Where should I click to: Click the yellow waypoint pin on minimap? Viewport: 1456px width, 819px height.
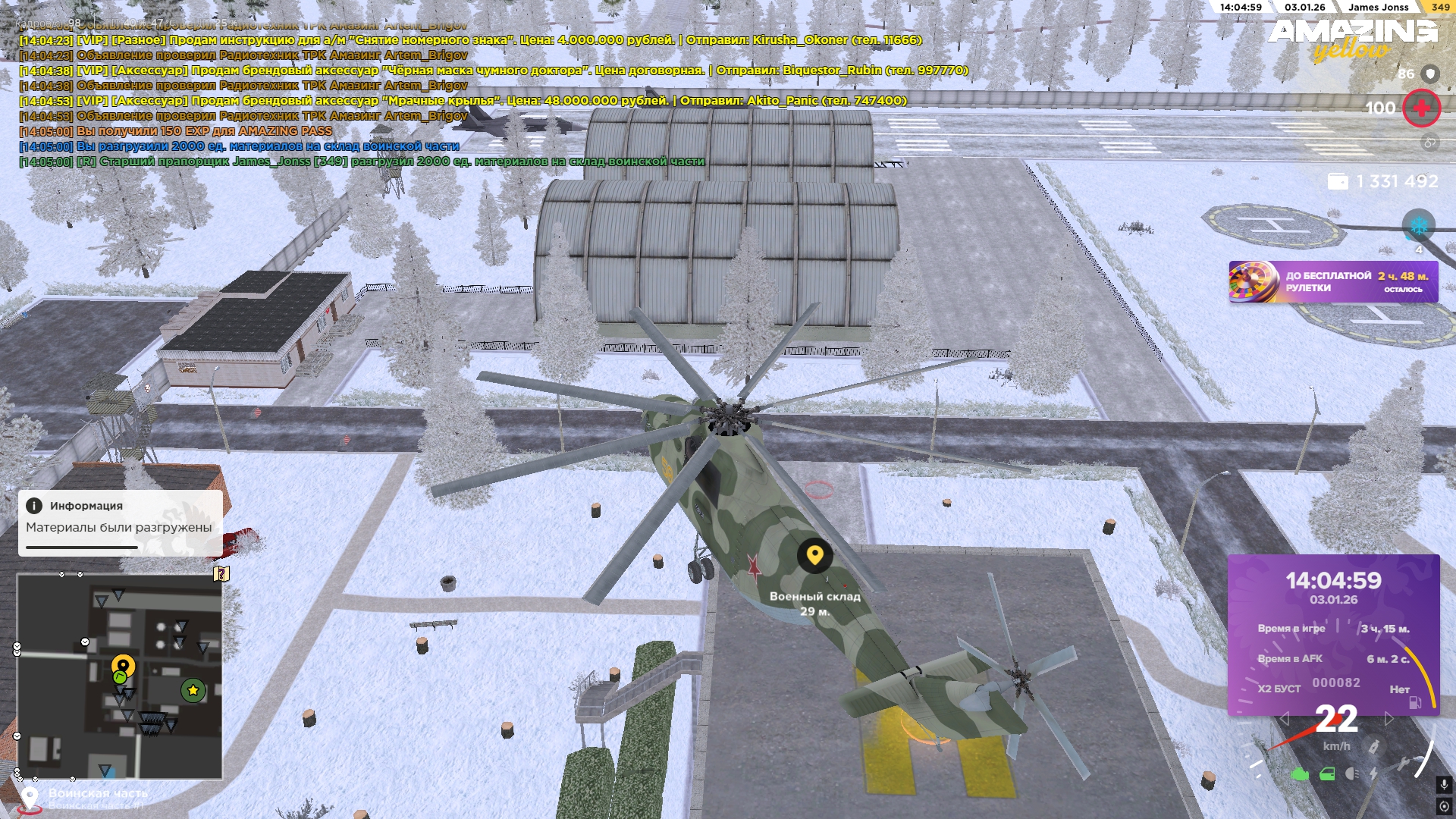click(x=124, y=667)
